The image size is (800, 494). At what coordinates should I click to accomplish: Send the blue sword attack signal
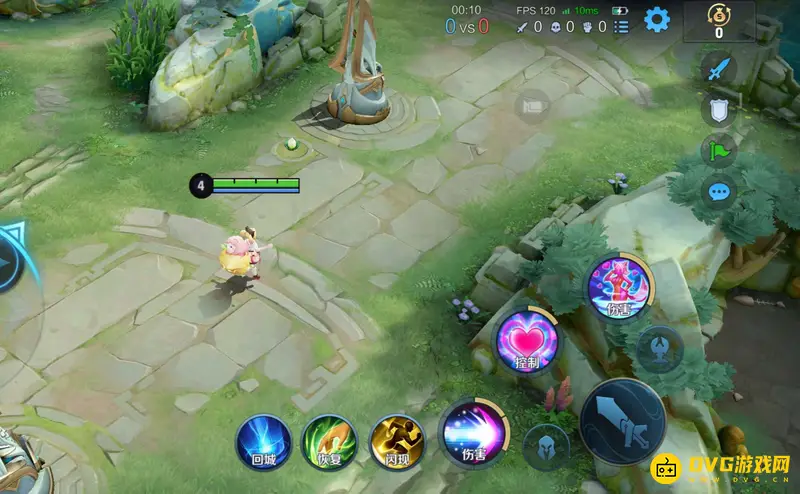click(718, 68)
